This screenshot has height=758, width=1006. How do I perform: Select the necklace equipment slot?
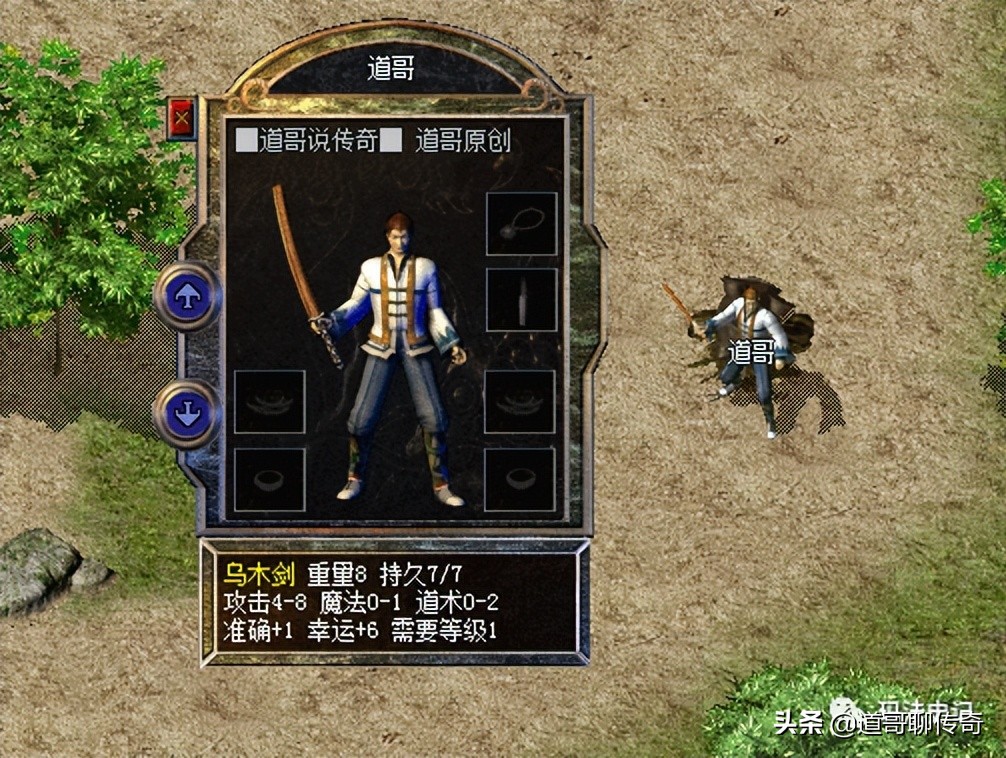(521, 224)
